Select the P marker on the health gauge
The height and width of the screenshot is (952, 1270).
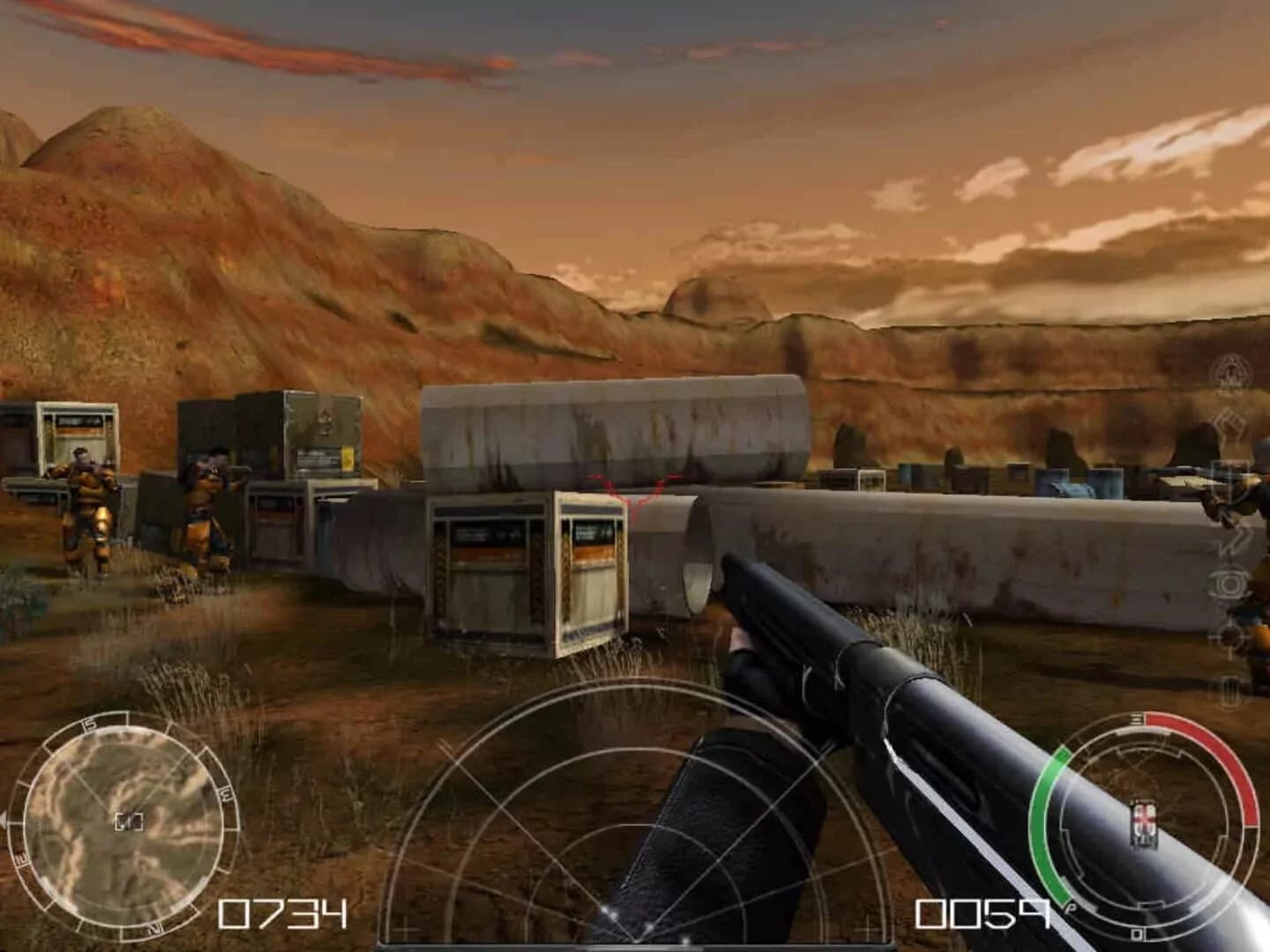[1071, 906]
